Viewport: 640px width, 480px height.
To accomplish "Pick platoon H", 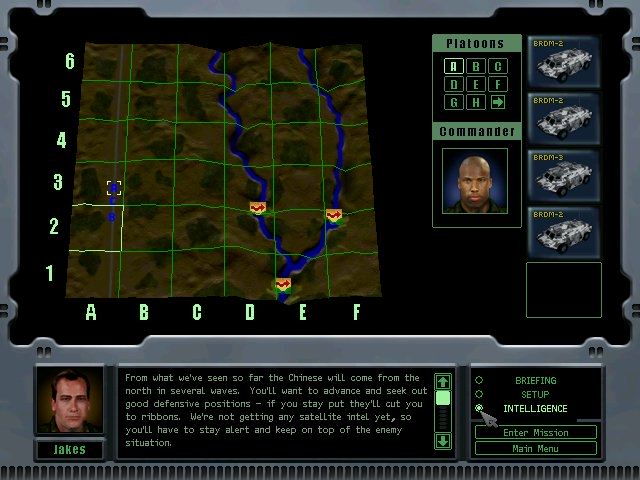I will pyautogui.click(x=475, y=102).
